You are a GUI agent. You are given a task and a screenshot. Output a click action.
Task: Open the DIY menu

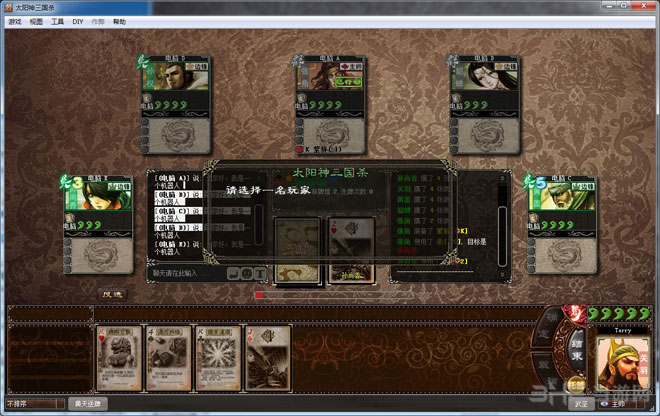[x=77, y=20]
